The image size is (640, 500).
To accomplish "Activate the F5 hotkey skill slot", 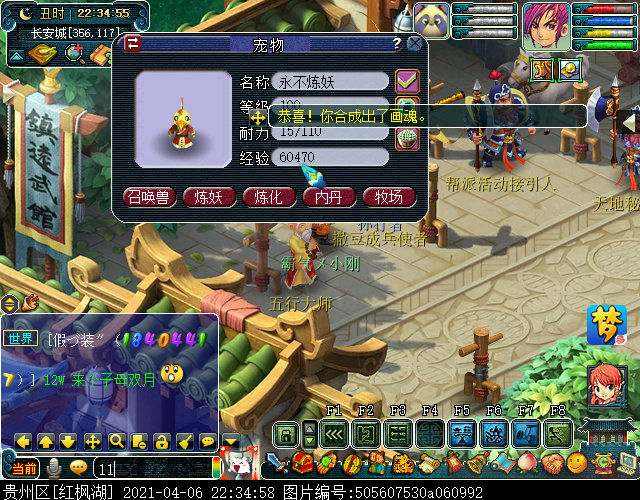I will (x=461, y=433).
